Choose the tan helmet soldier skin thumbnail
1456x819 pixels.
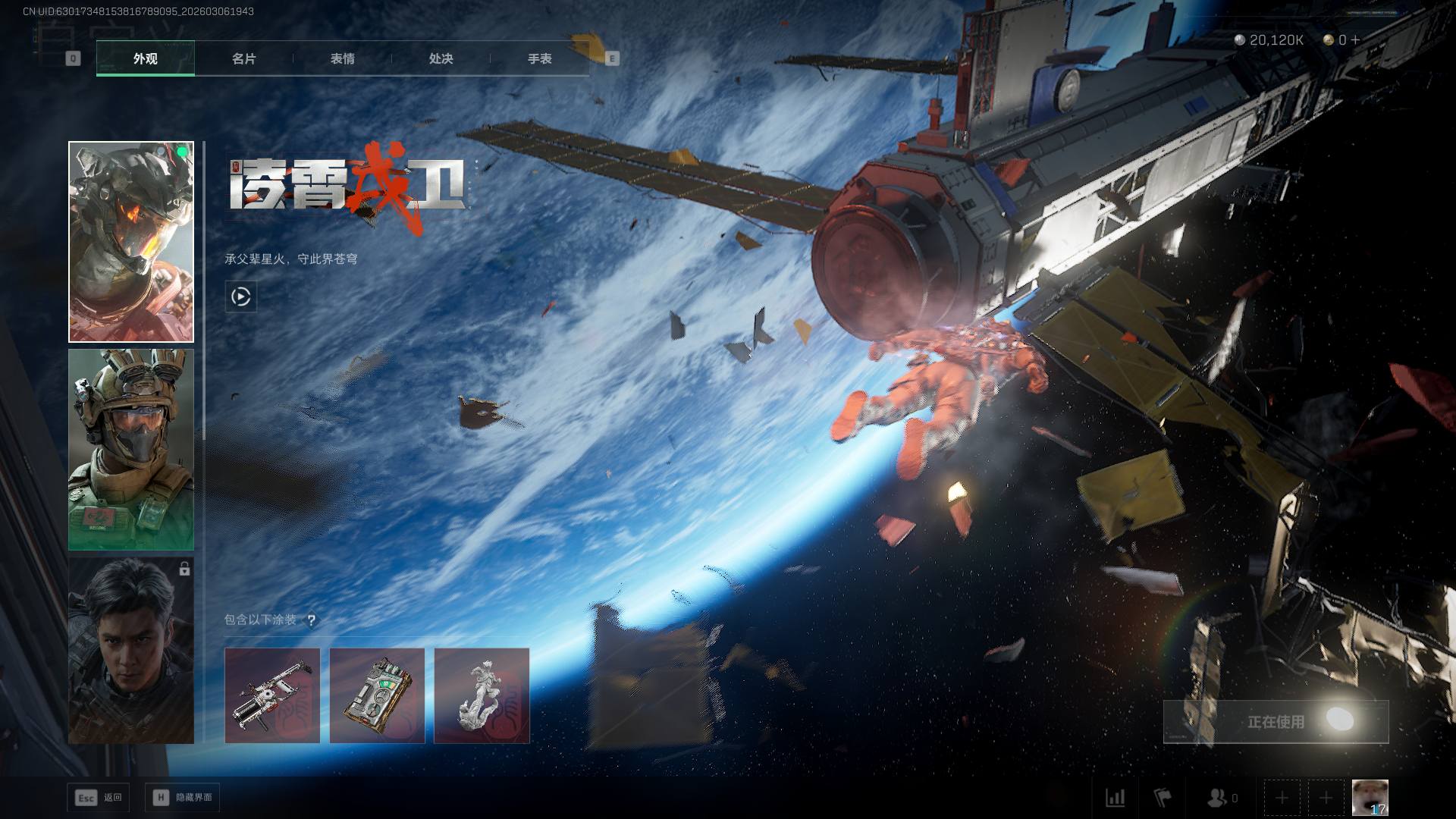pos(131,450)
